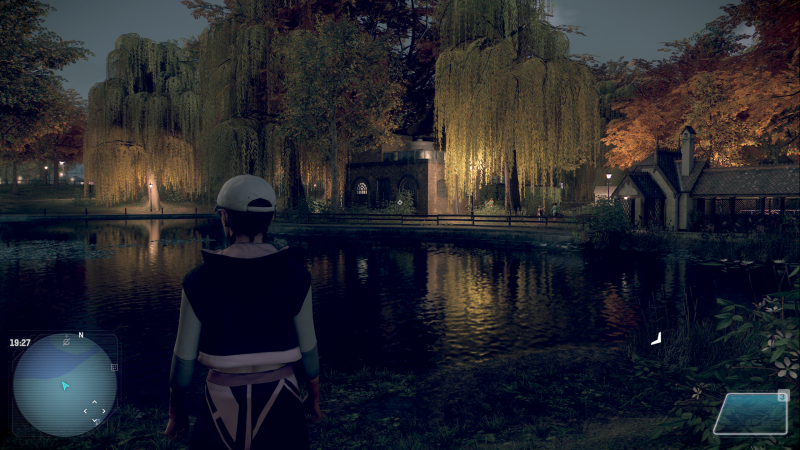
Task: Click the cyan player arrow on minimap
Action: pos(65,385)
